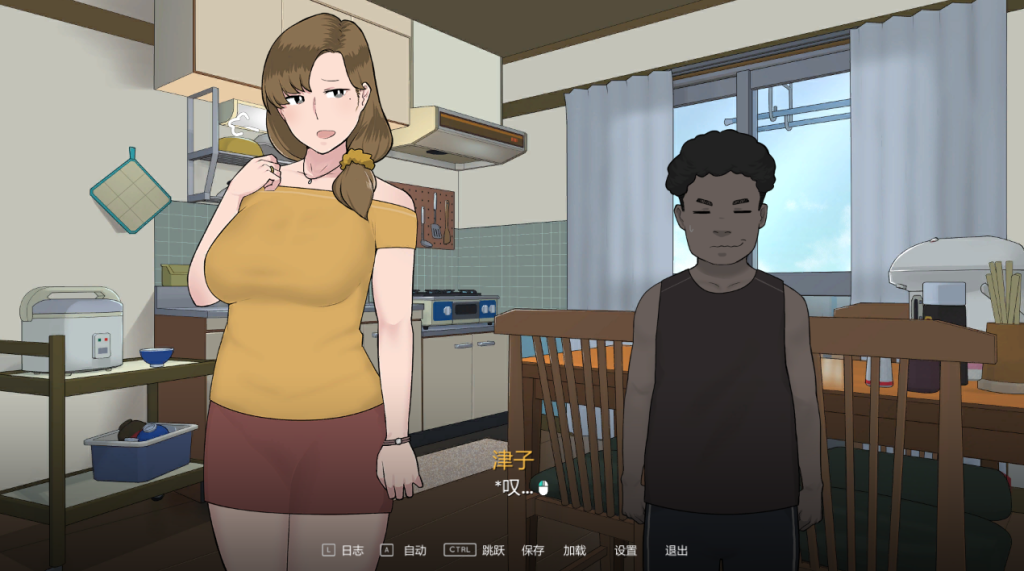The width and height of the screenshot is (1024, 571).
Task: Open the 加载 load menu
Action: 574,550
